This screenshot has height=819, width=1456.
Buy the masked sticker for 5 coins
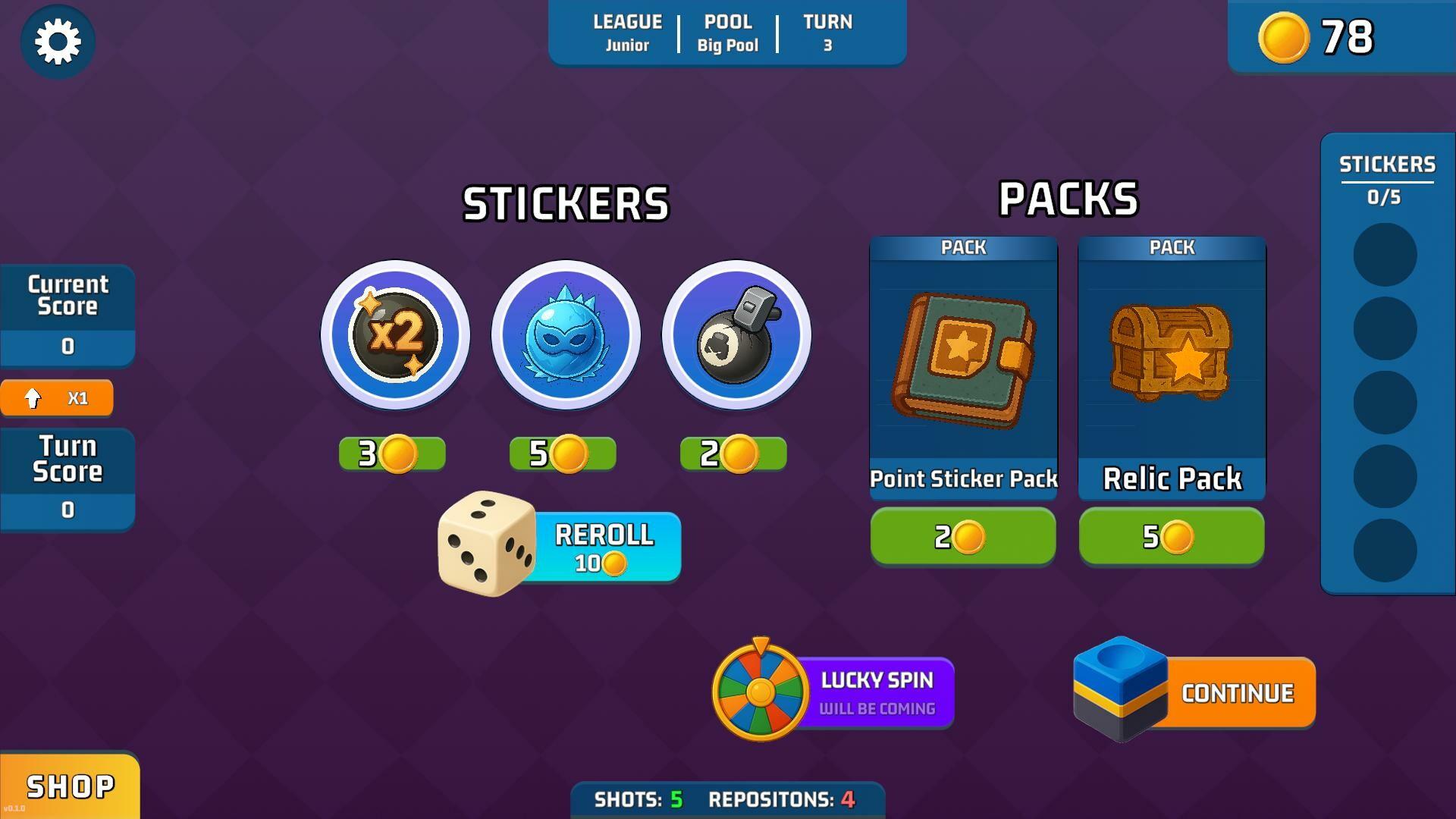click(x=563, y=453)
